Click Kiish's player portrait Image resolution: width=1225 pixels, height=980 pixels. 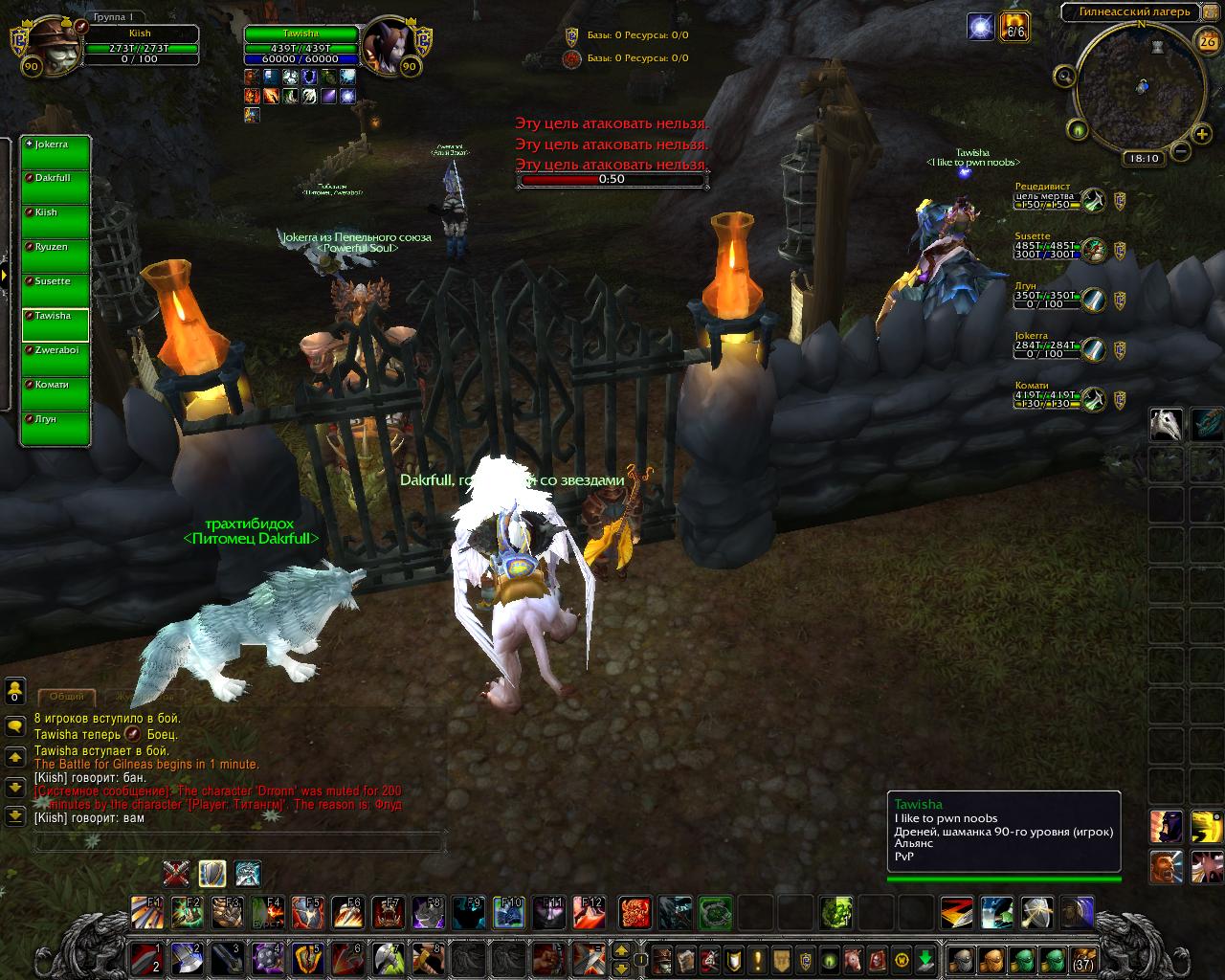point(45,44)
